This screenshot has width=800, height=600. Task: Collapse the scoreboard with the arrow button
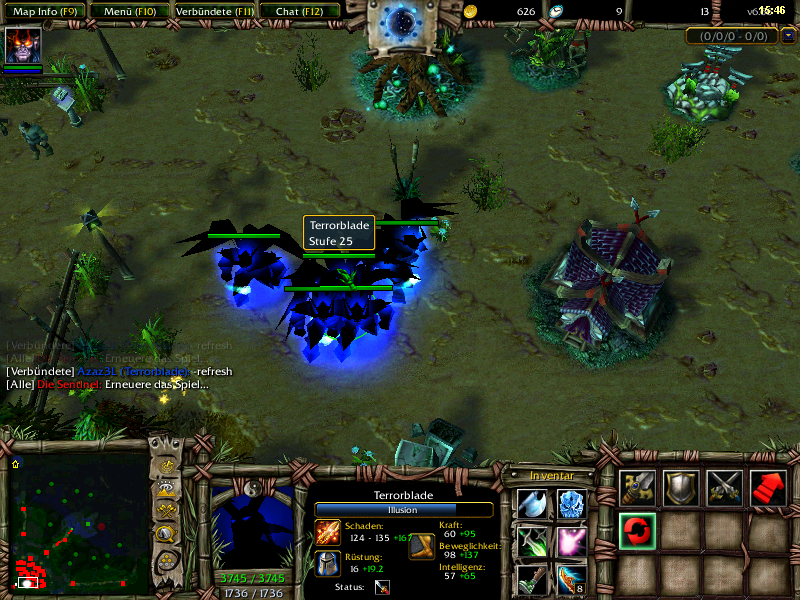(789, 36)
